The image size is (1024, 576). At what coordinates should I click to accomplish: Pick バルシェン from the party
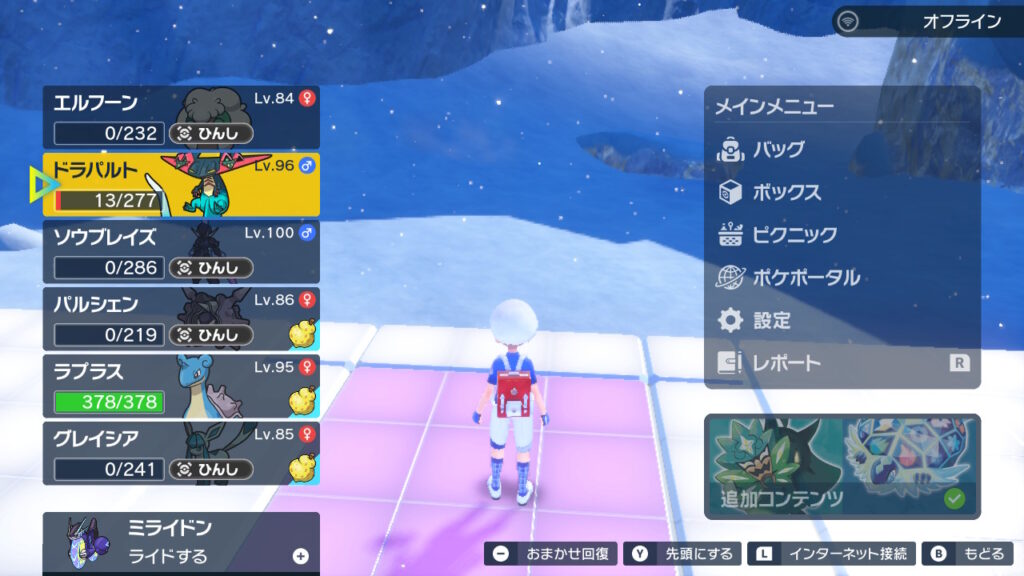[x=181, y=319]
